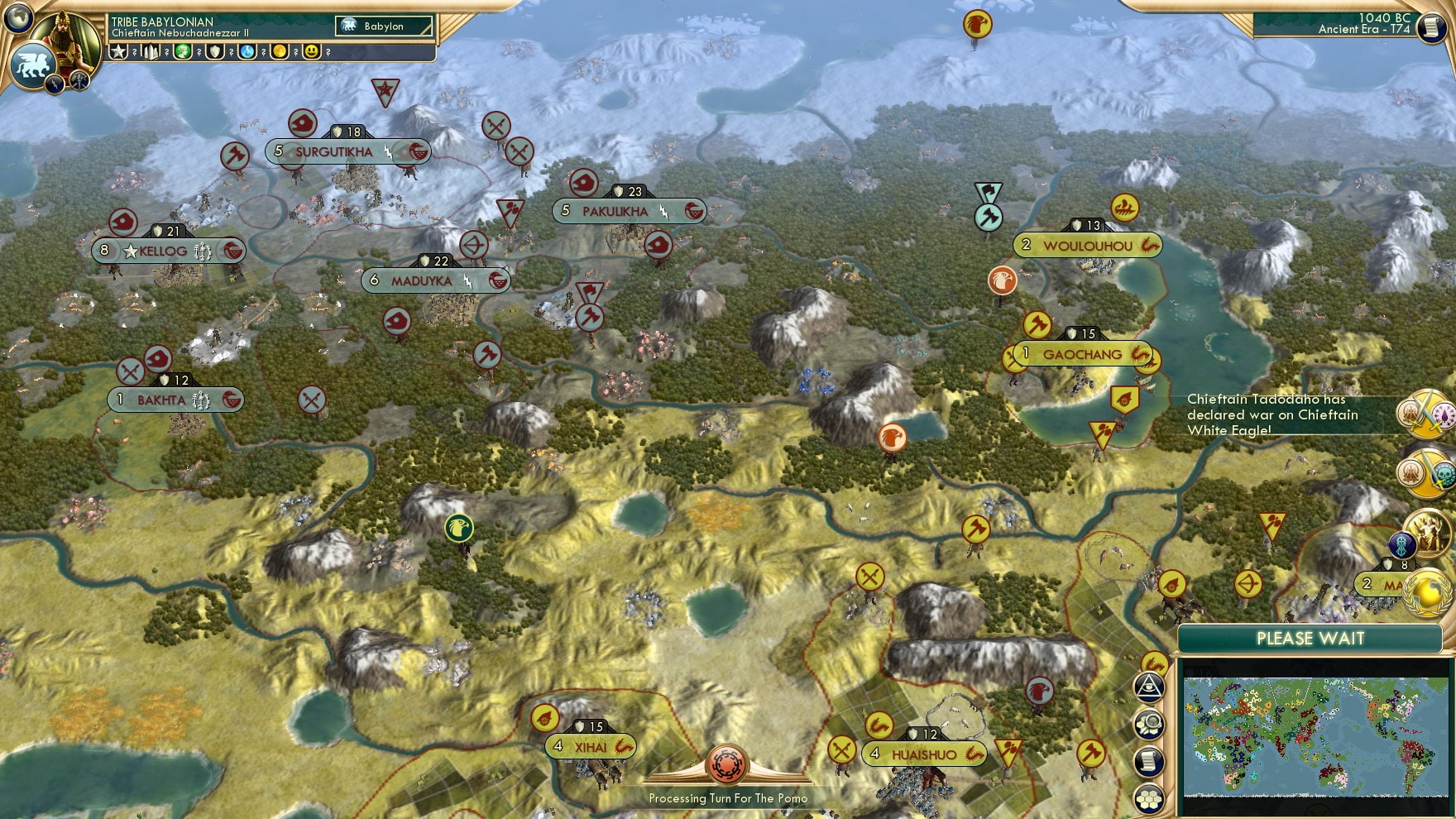Screen dimensions: 1456x819
Task: Click the gold coin treasury icon
Action: point(280,53)
